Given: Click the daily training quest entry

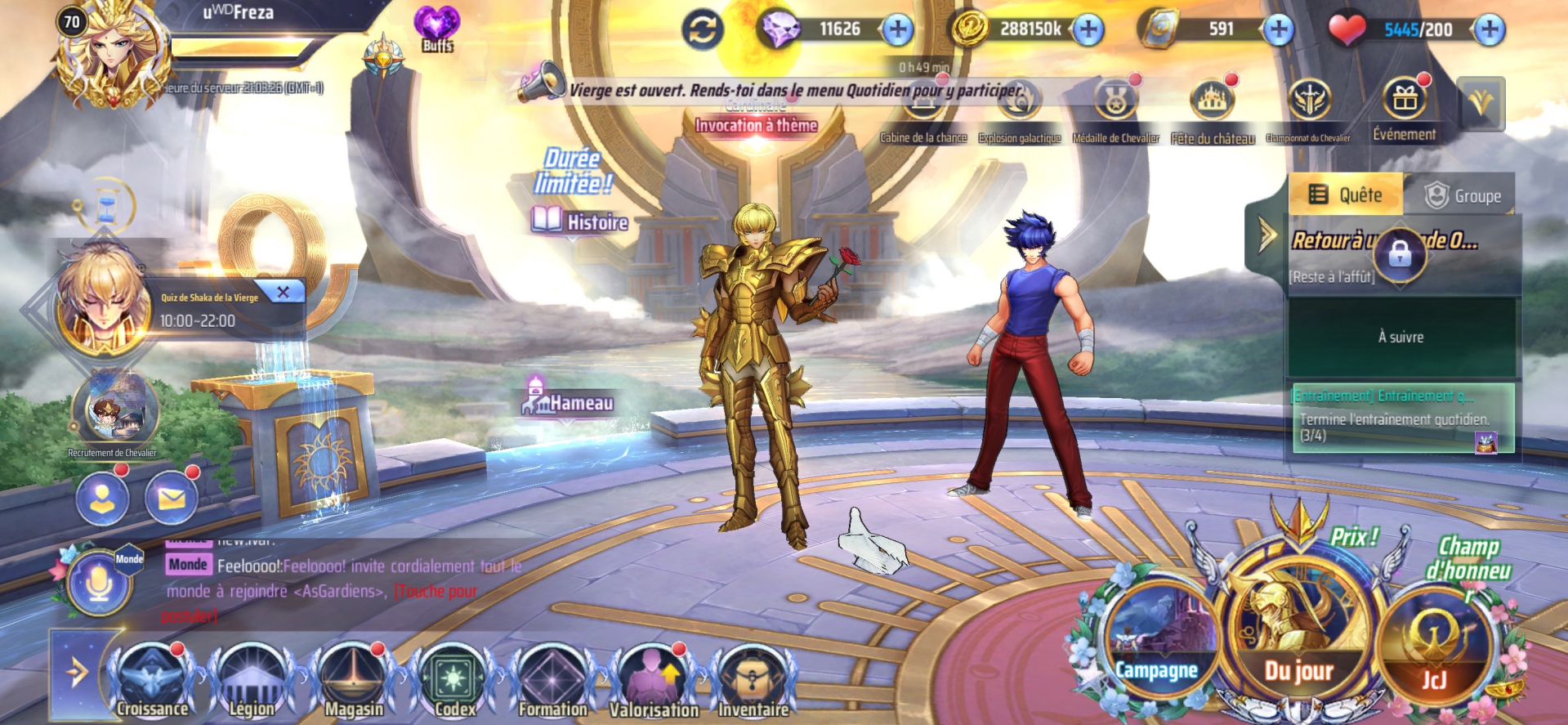Looking at the screenshot, I should tap(1401, 418).
